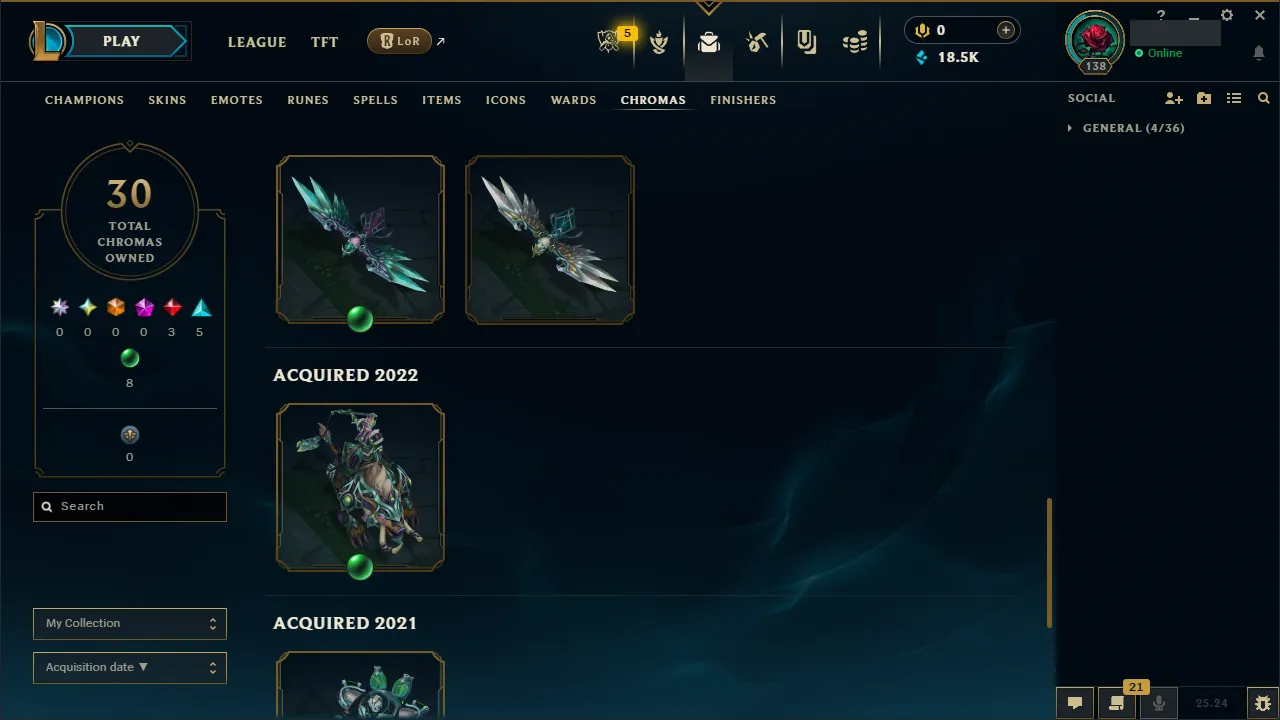Click the Add Friend icon in Social panel
Image resolution: width=1280 pixels, height=720 pixels.
click(1174, 98)
